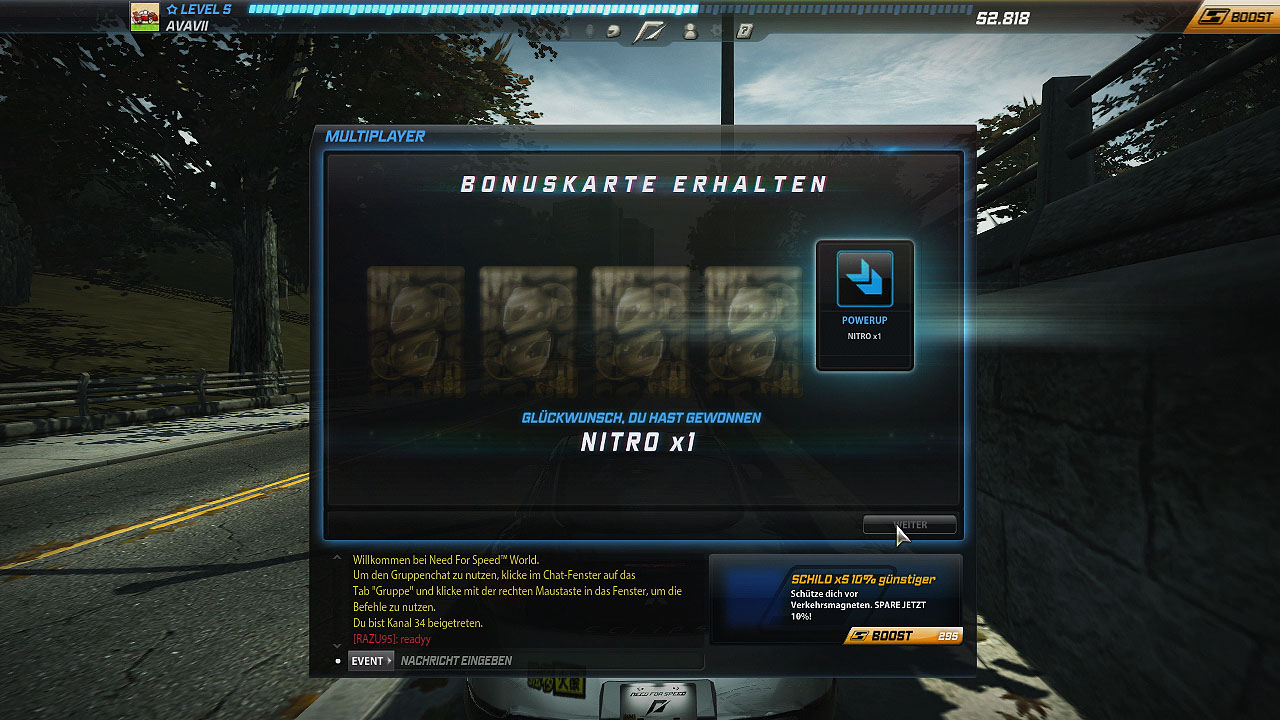Screen dimensions: 1280x720
Task: Expand the SCHILD x5 promotional banner
Action: pyautogui.click(x=836, y=597)
